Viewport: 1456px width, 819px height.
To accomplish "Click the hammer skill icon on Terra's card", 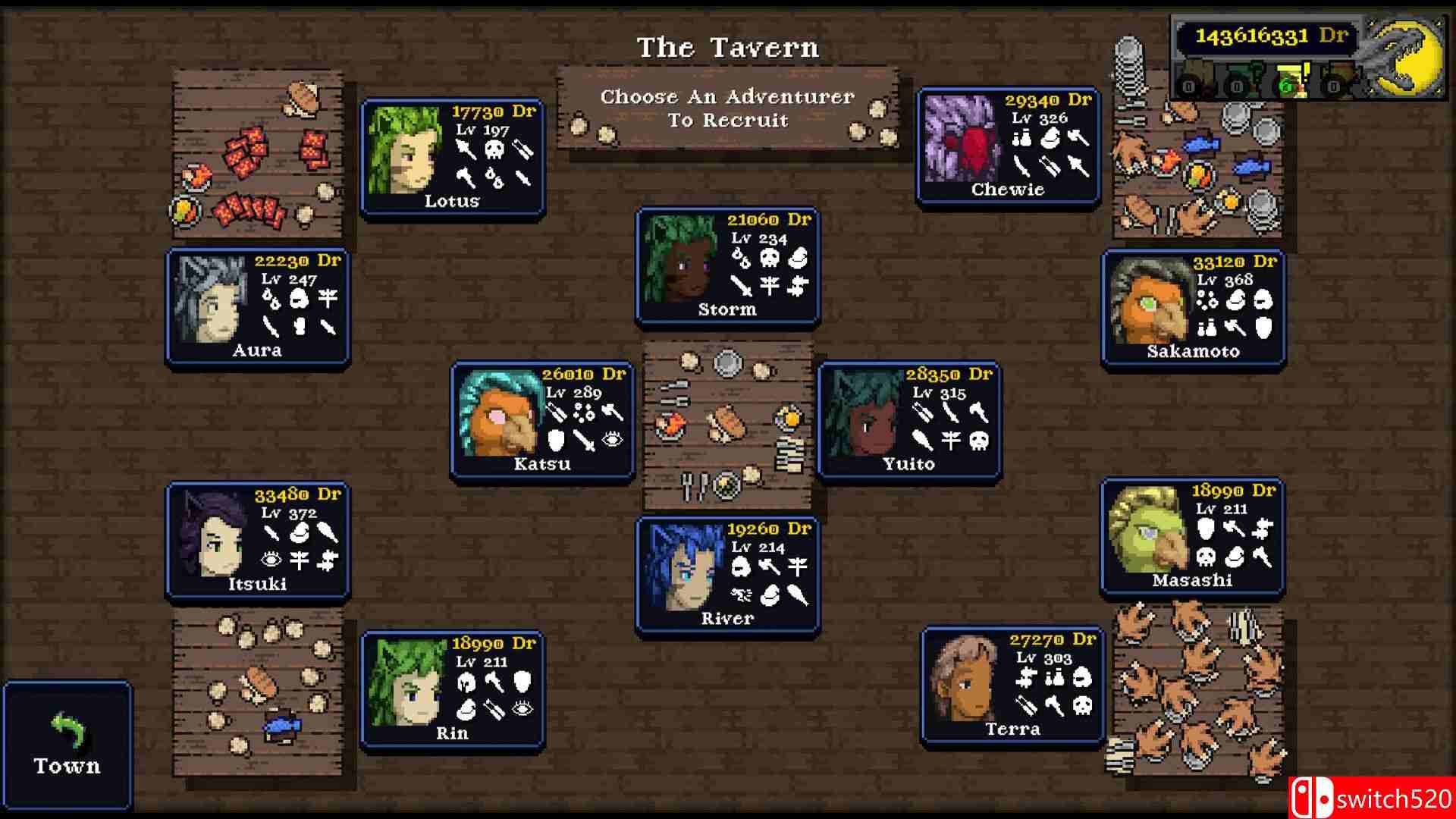I will (1055, 706).
